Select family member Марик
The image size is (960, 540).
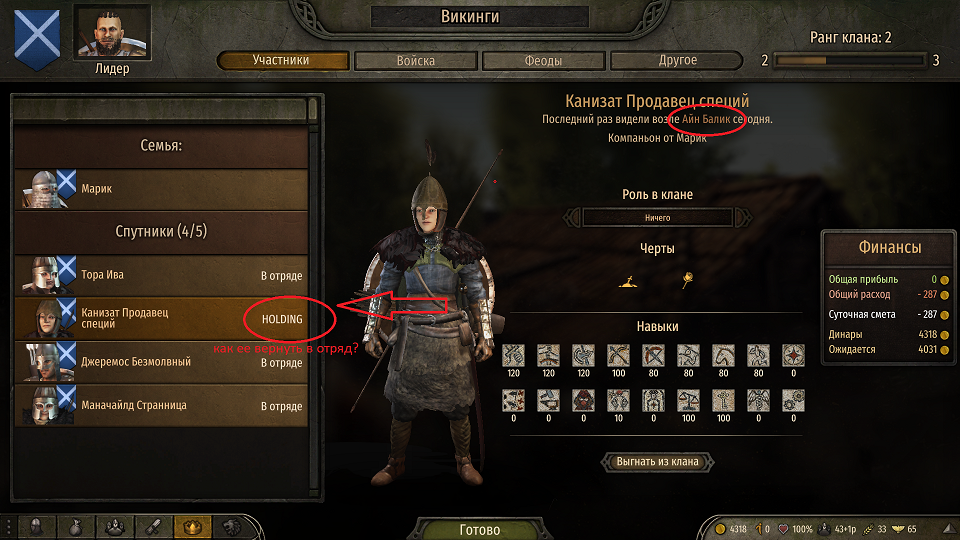pyautogui.click(x=160, y=188)
